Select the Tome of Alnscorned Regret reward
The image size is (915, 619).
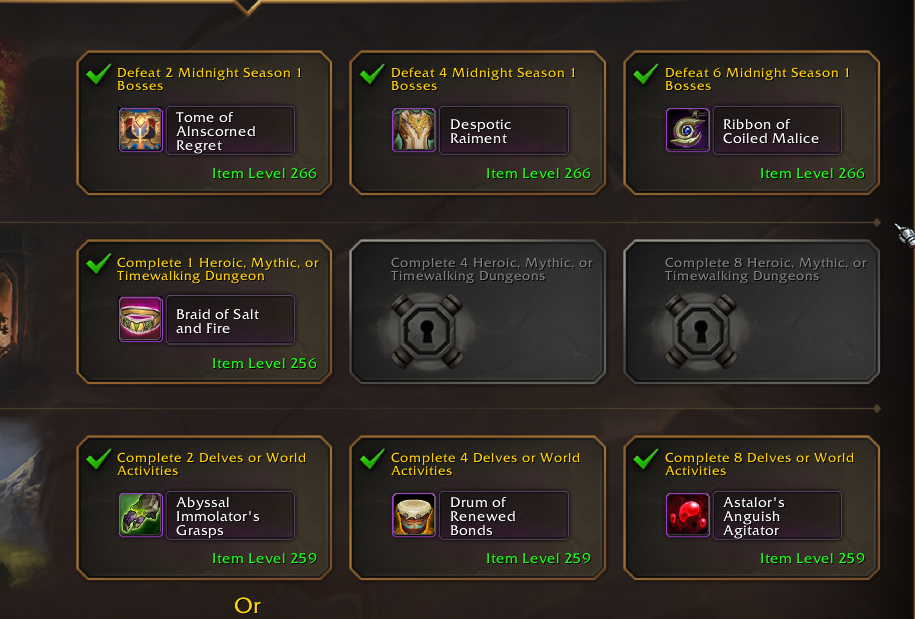205,131
